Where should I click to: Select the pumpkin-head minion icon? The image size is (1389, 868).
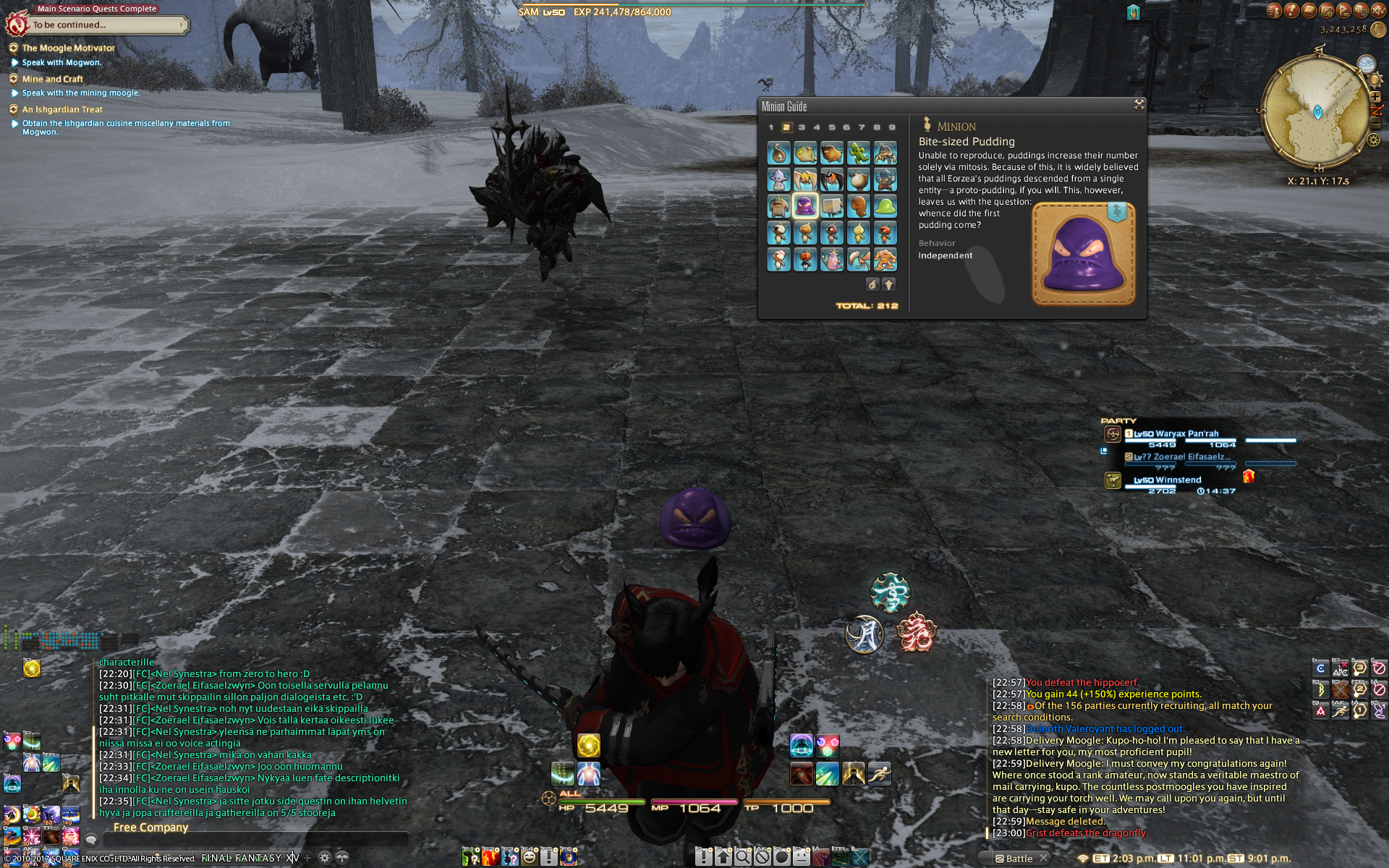pyautogui.click(x=805, y=259)
